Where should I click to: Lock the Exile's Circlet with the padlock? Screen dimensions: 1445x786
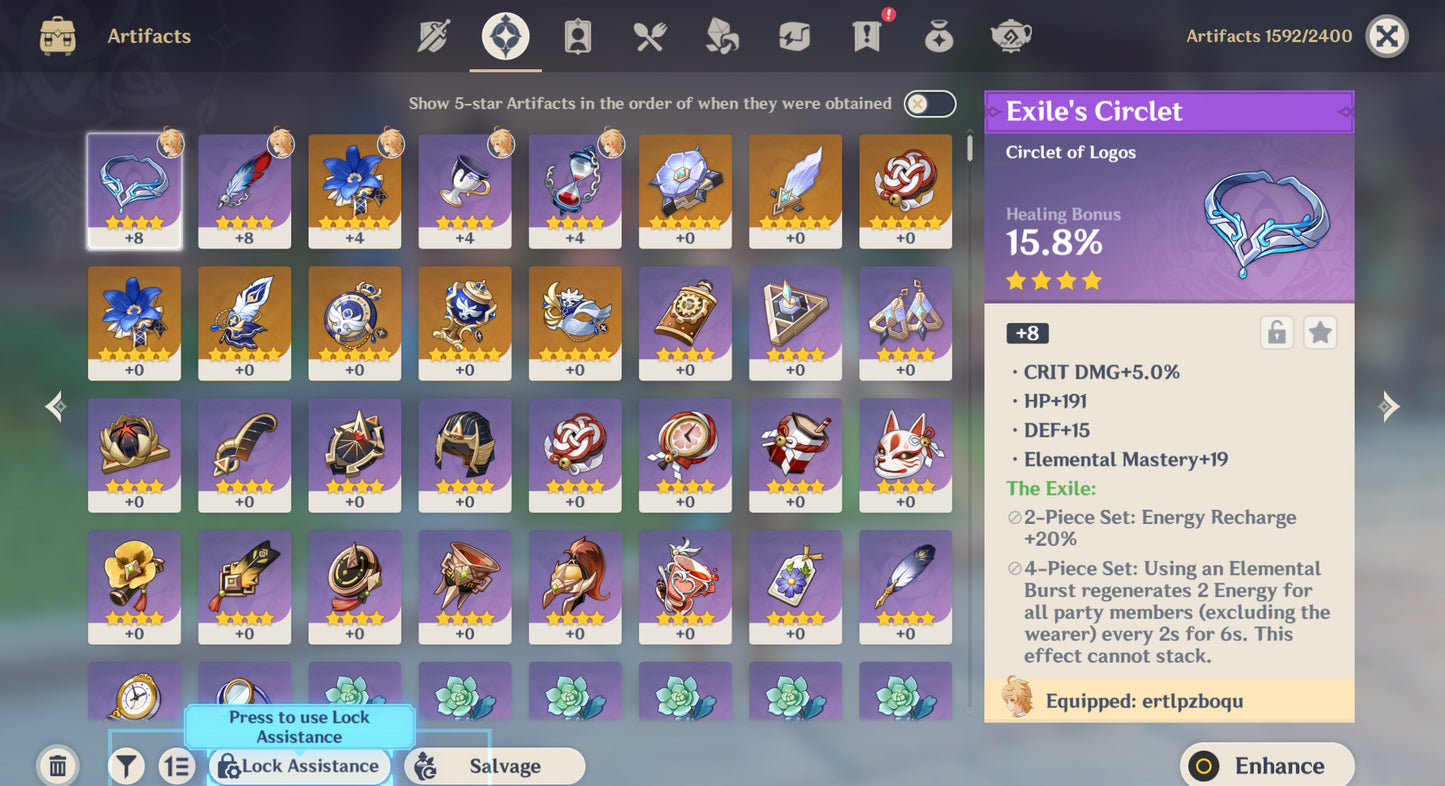[x=1275, y=332]
